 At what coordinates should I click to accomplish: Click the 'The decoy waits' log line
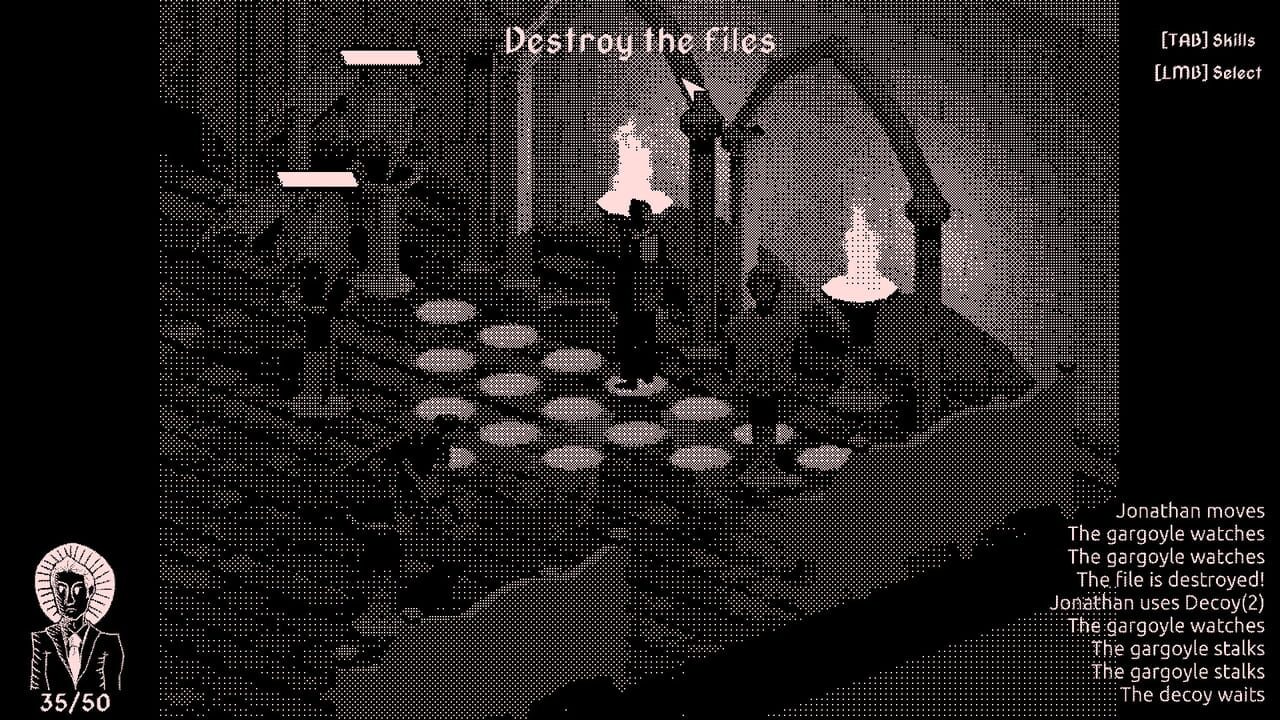click(x=1190, y=694)
